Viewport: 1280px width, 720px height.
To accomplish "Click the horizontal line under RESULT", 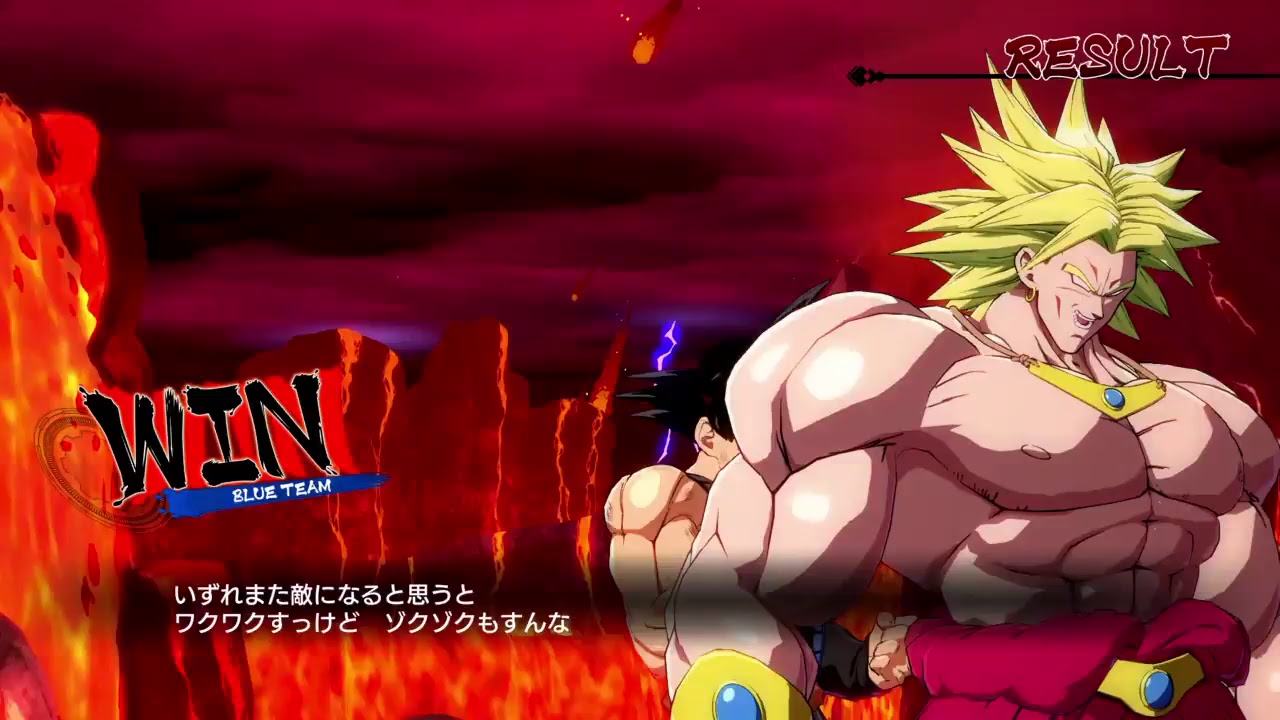I will pyautogui.click(x=1000, y=73).
